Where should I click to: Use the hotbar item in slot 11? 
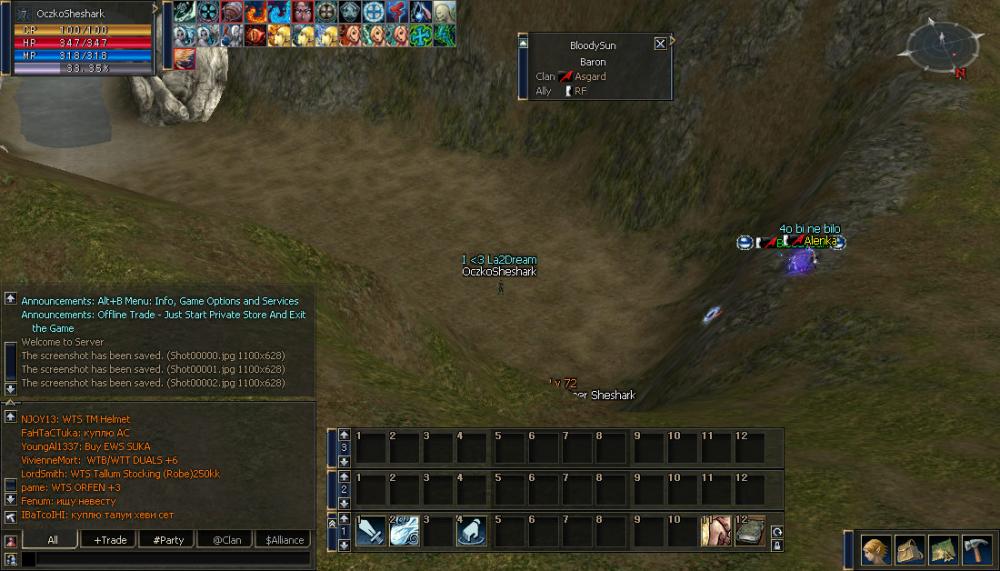click(x=715, y=531)
